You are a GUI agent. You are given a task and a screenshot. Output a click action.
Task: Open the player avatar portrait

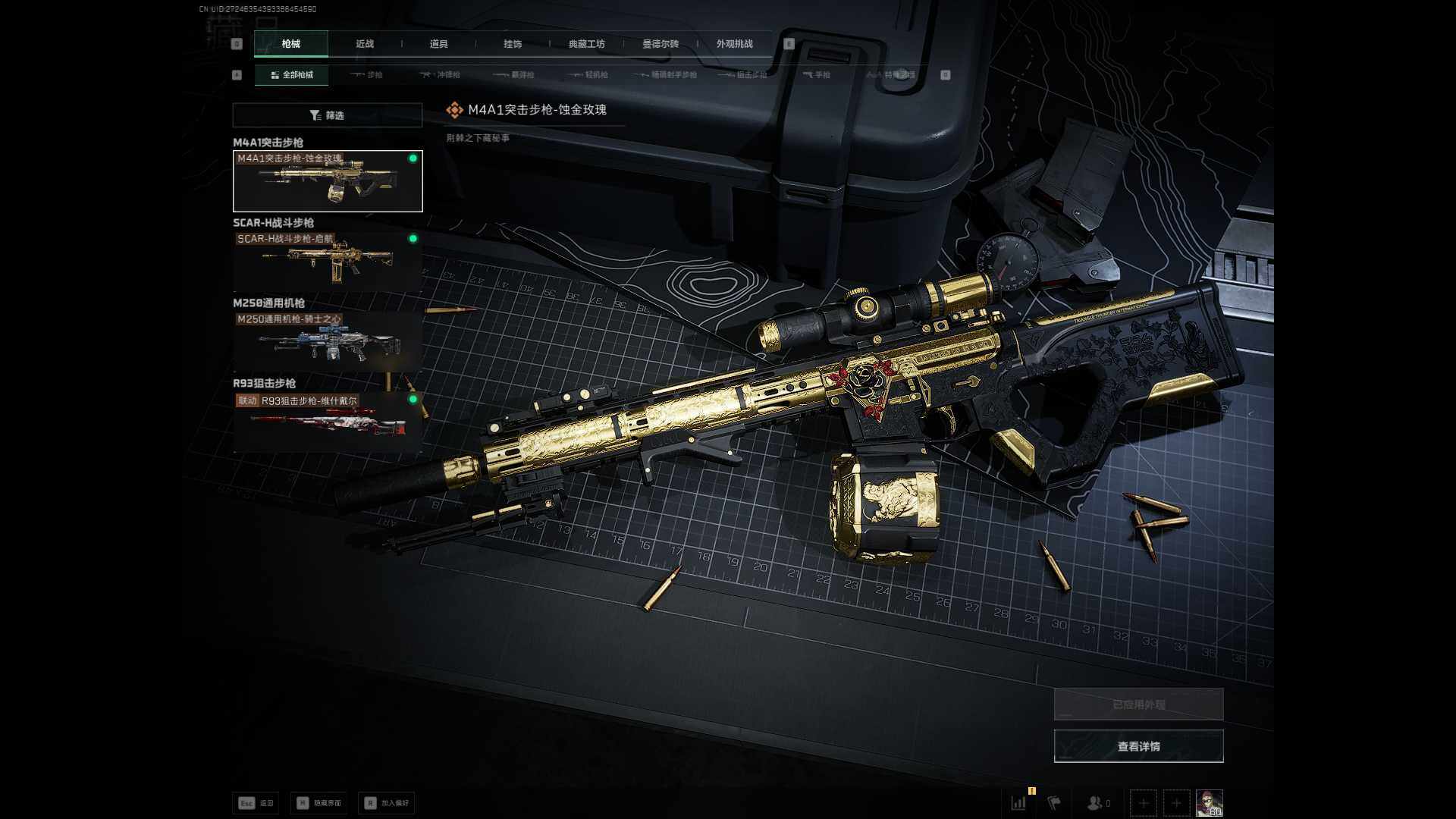(x=1209, y=802)
